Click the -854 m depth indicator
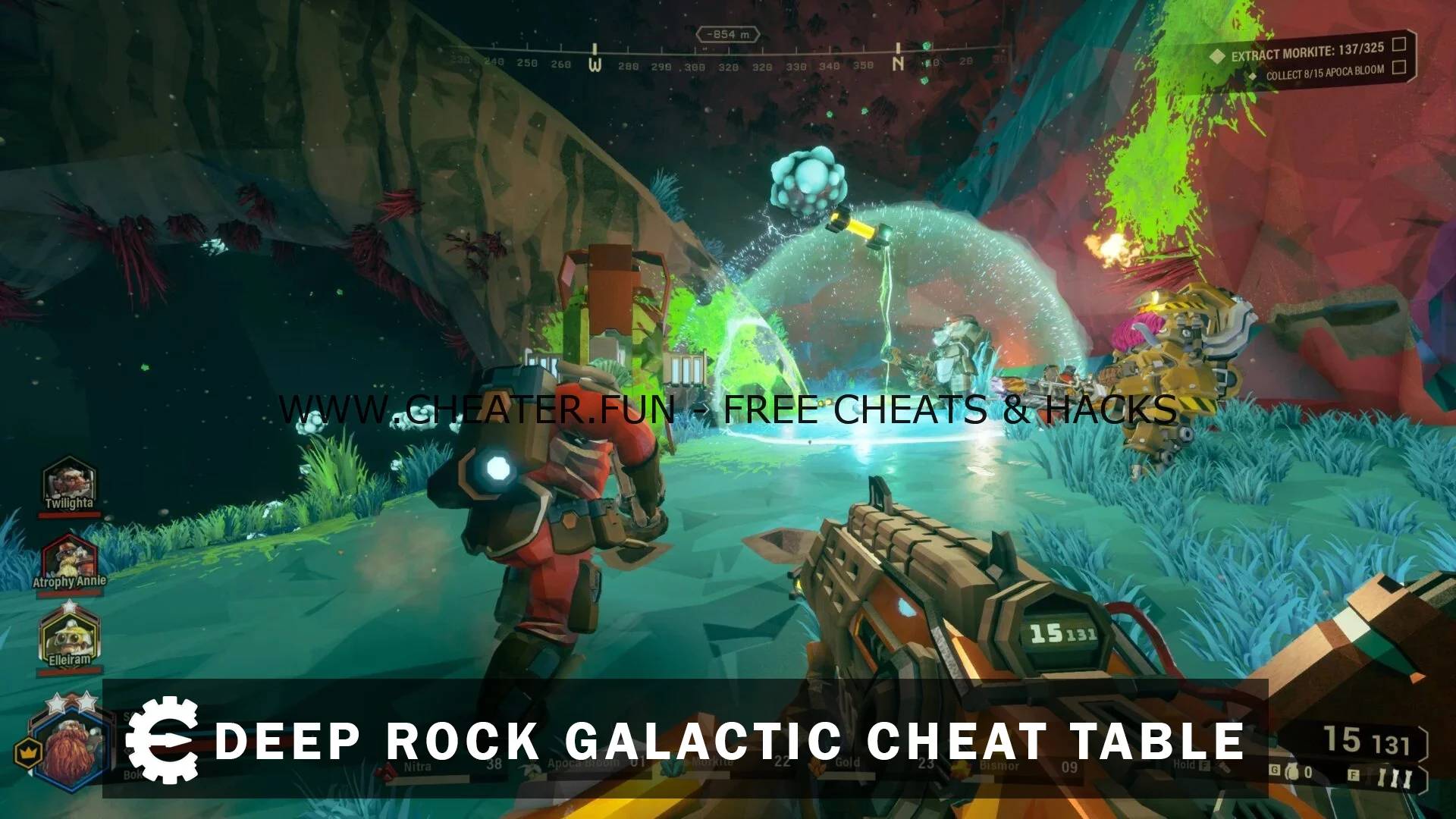Image resolution: width=1456 pixels, height=819 pixels. pyautogui.click(x=729, y=33)
